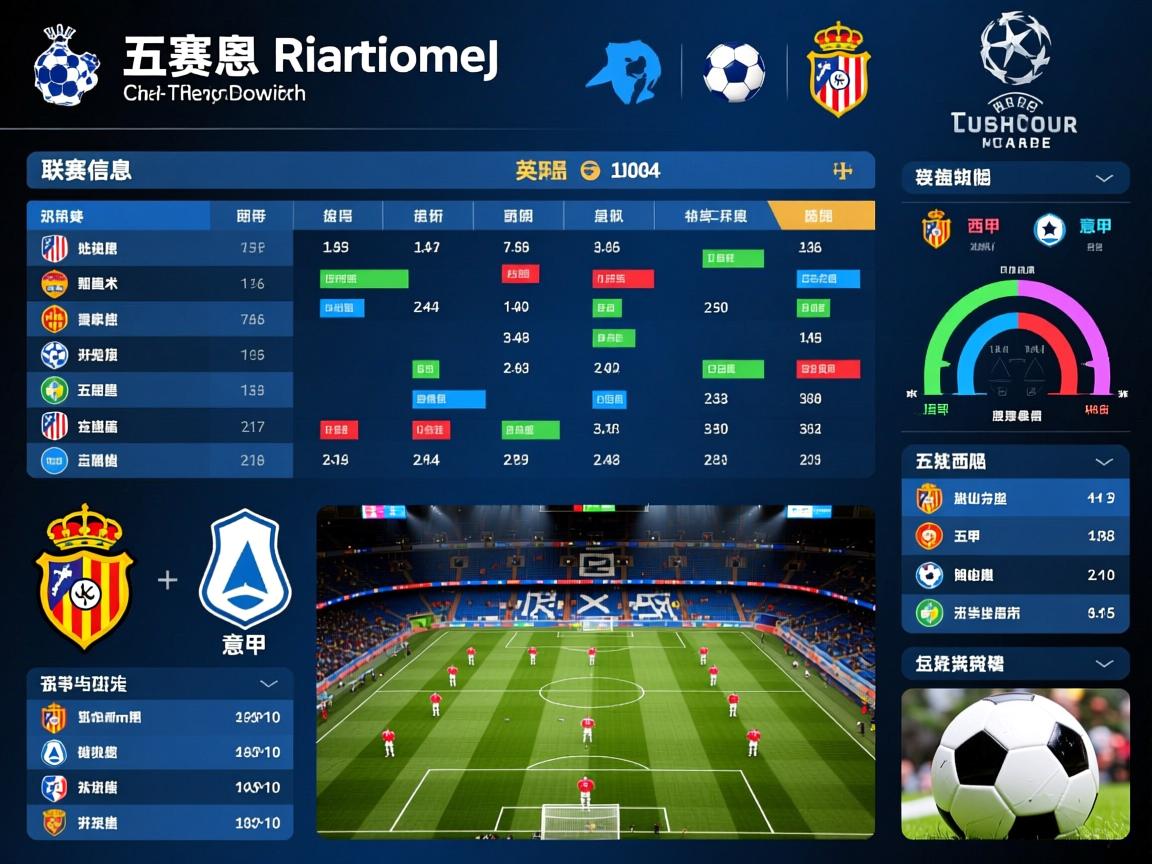This screenshot has height=864, width=1152.
Task: Open the soccer ball photo thumbnail
Action: 1015,763
